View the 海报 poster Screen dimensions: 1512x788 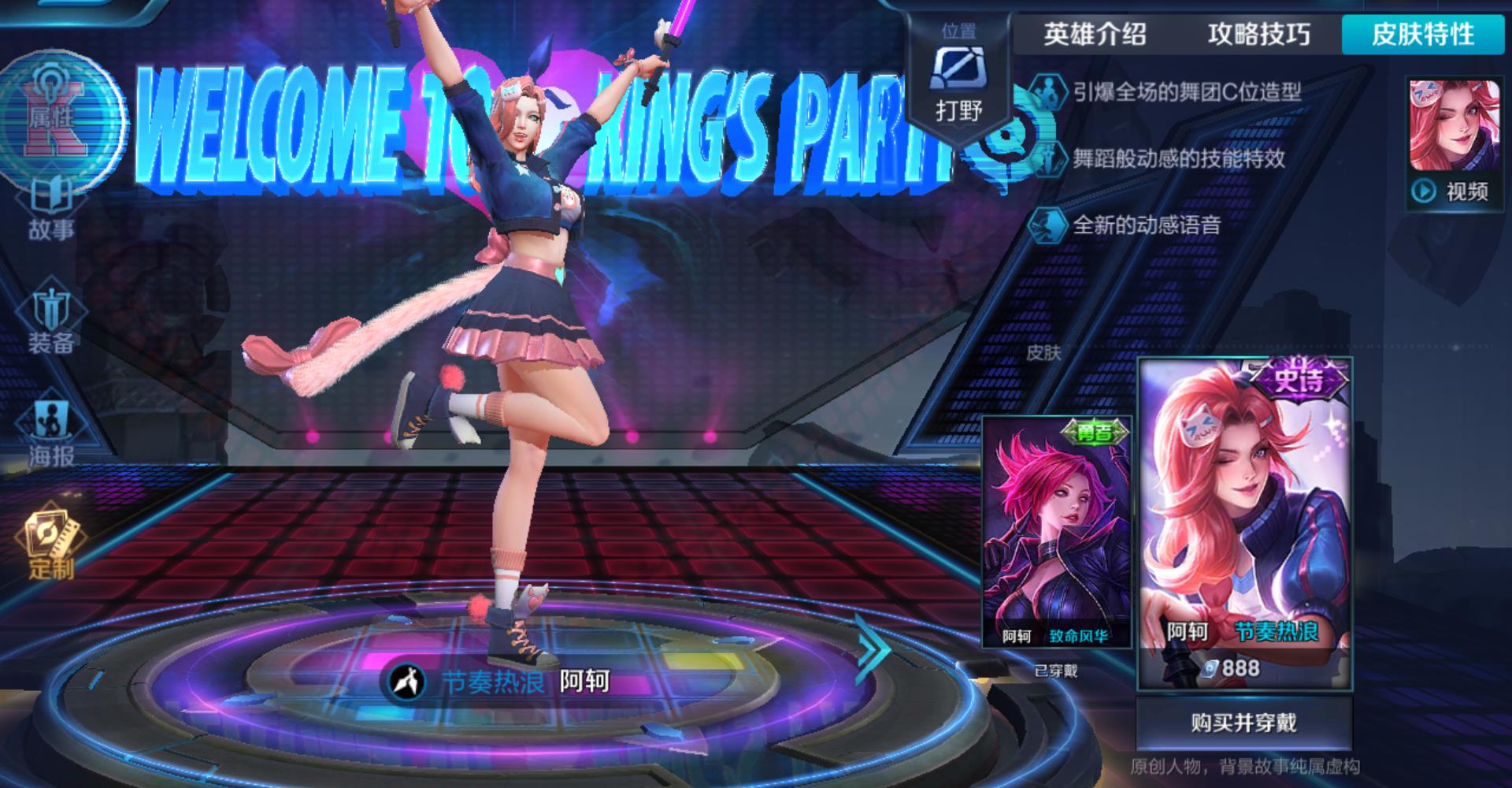[52, 435]
